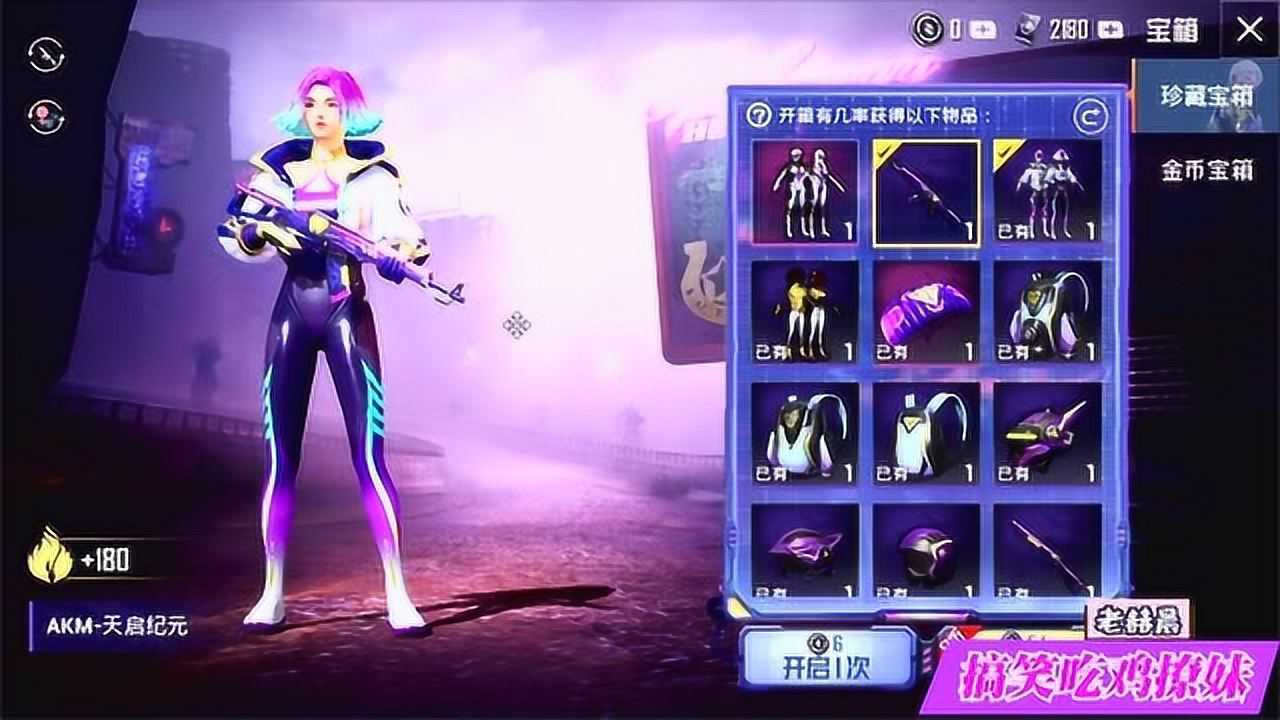Select the owned white suit set slot
Screen dimensions: 1280x720
(x=1047, y=192)
